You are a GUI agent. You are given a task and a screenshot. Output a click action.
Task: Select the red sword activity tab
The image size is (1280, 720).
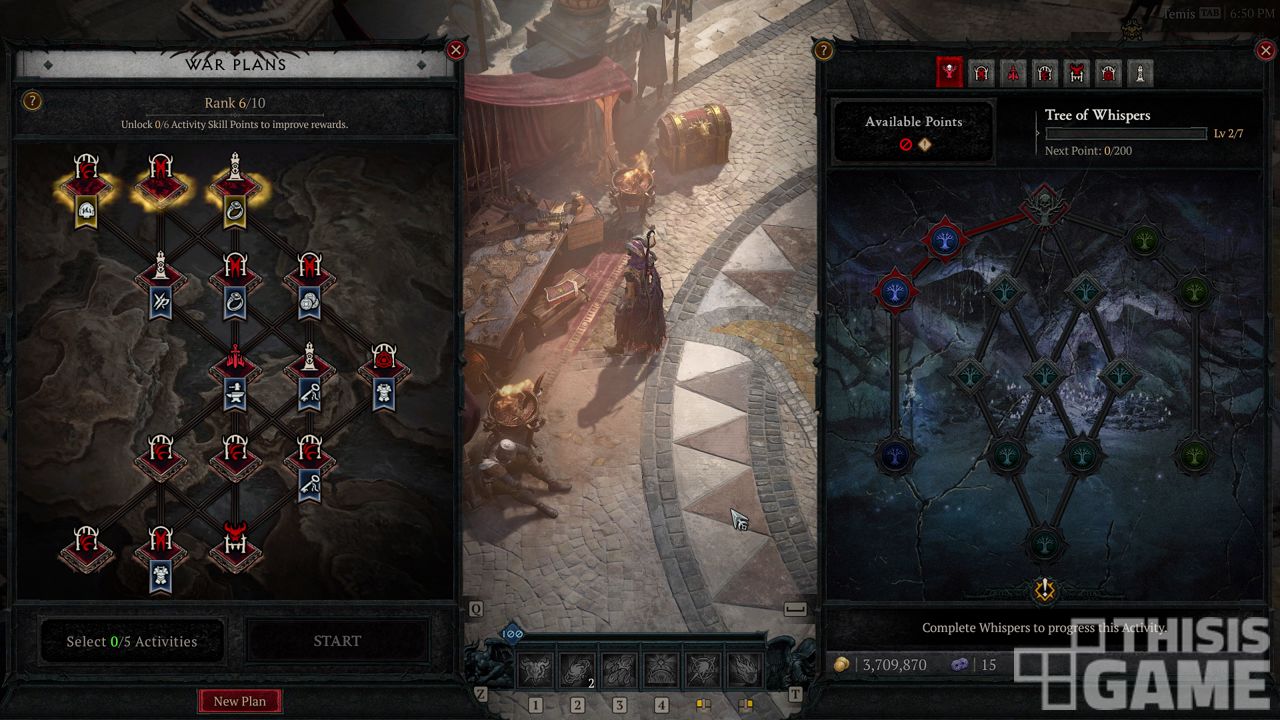pos(1013,72)
